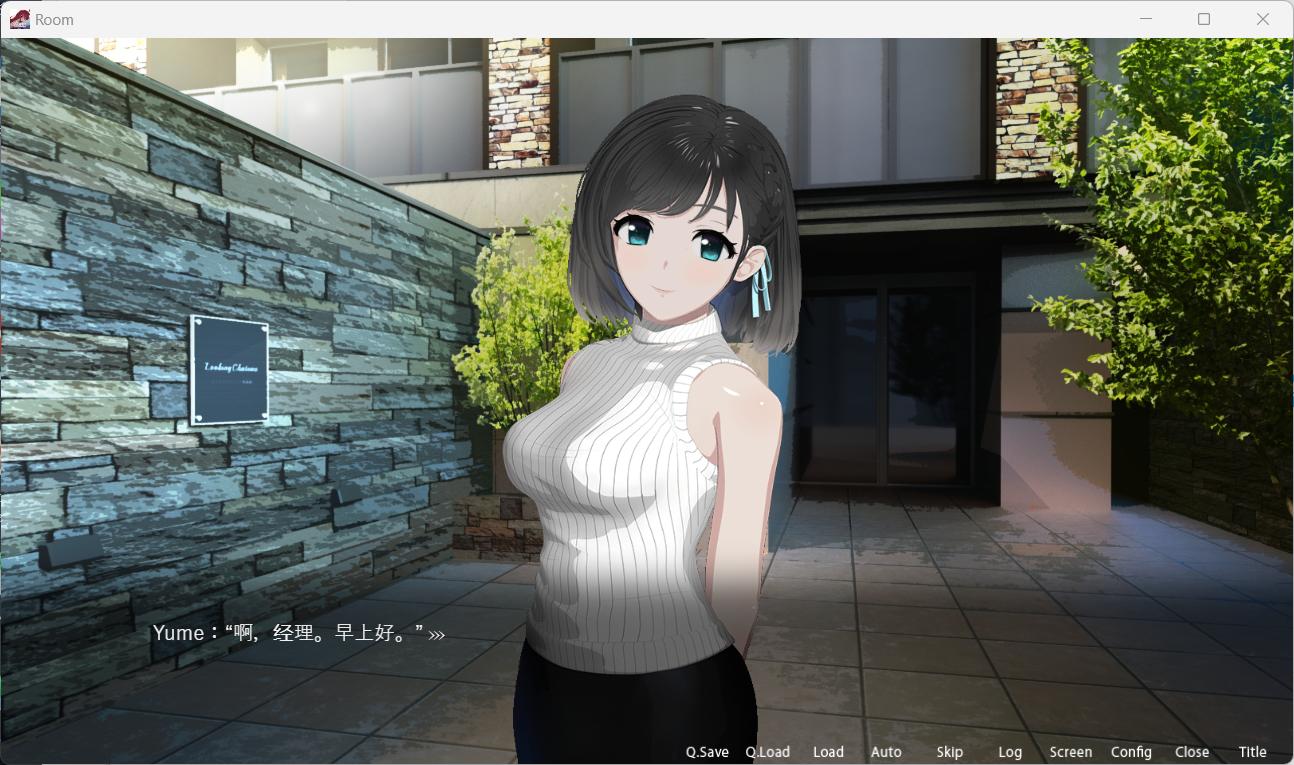Click the advance arrow after Yume's dialogue
Screen dimensions: 1294x765
[x=435, y=633]
